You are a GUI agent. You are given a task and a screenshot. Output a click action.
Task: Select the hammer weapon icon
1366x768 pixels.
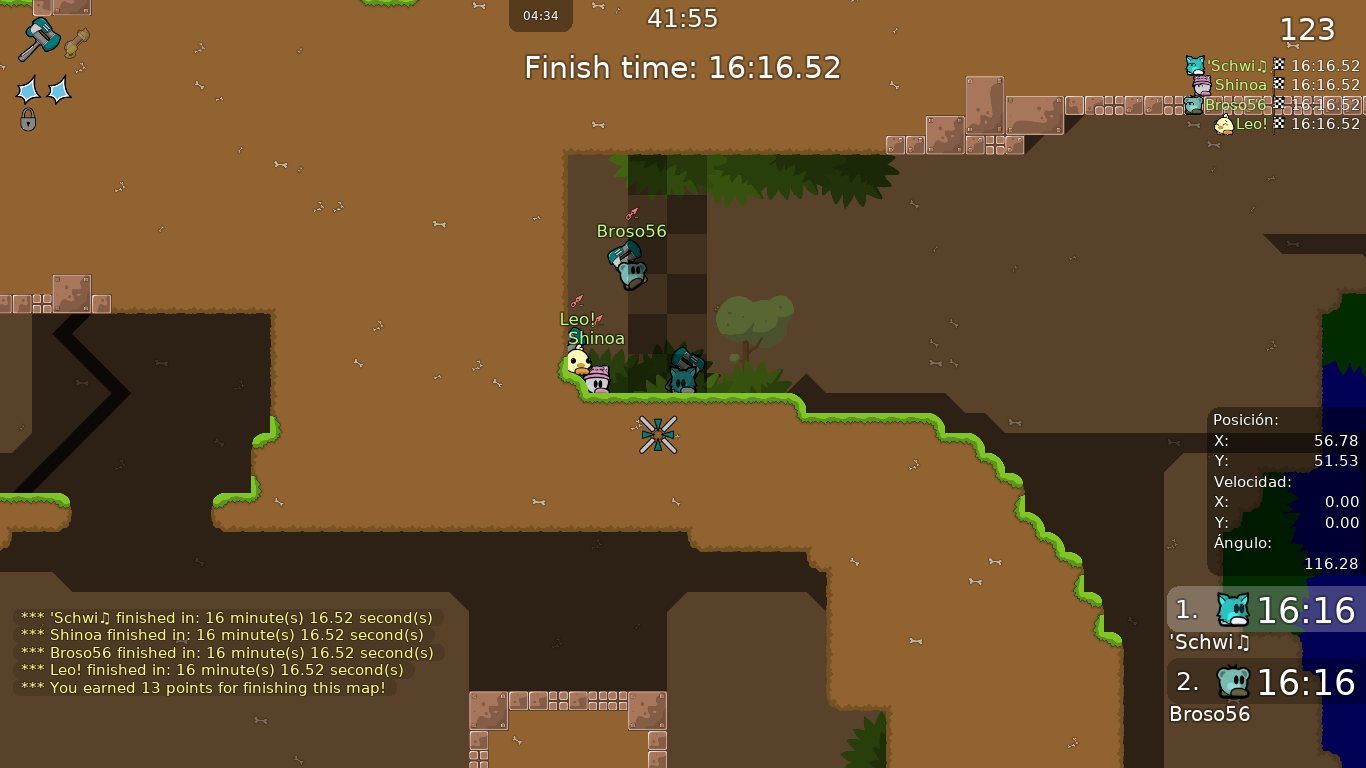pos(38,39)
